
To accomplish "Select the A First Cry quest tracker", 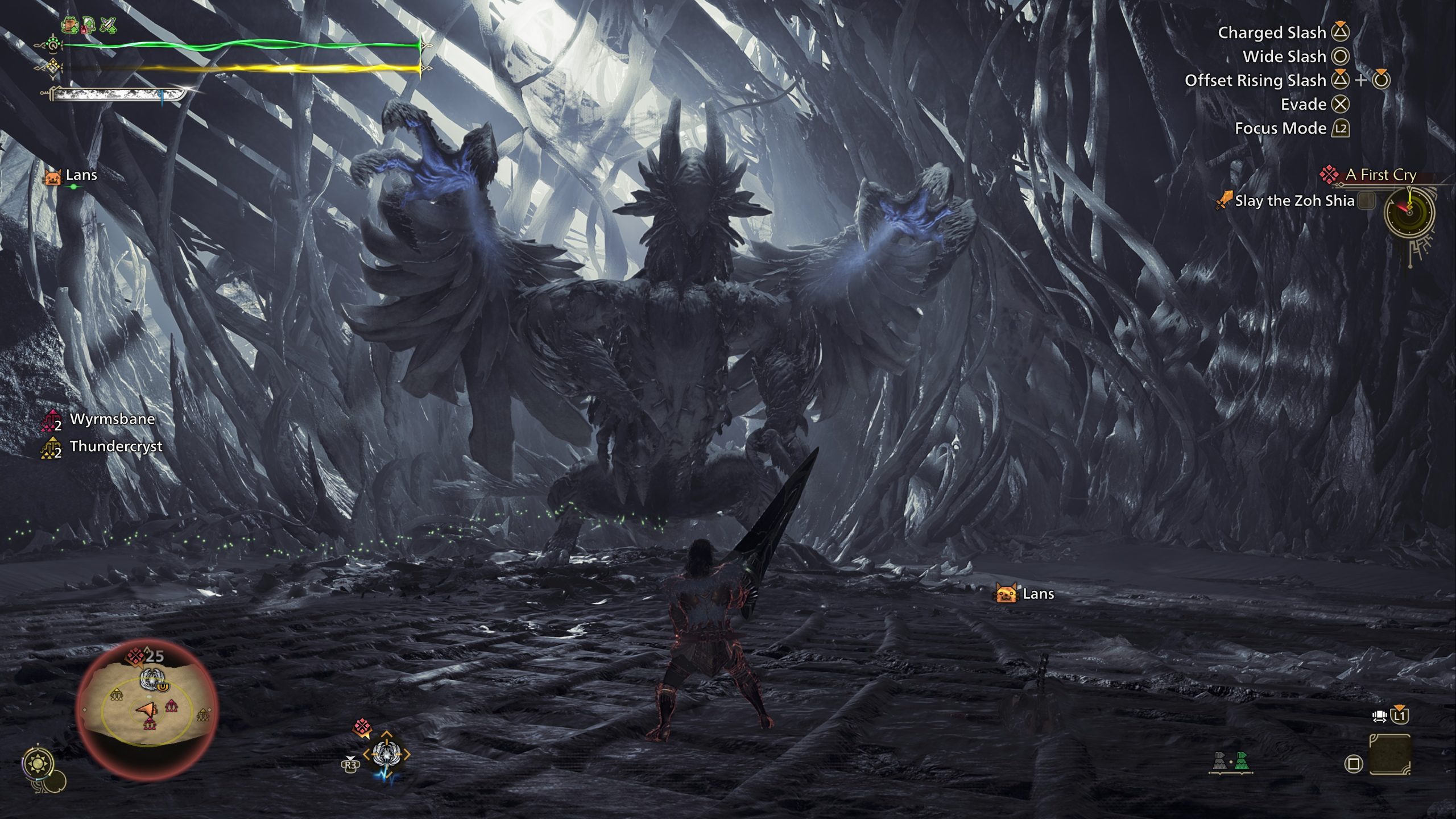I will coord(1380,175).
